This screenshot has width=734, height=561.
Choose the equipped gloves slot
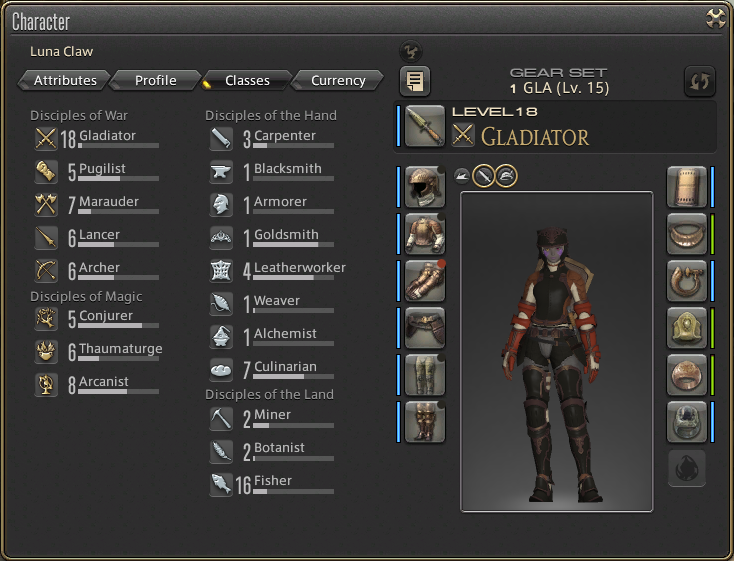tap(425, 281)
